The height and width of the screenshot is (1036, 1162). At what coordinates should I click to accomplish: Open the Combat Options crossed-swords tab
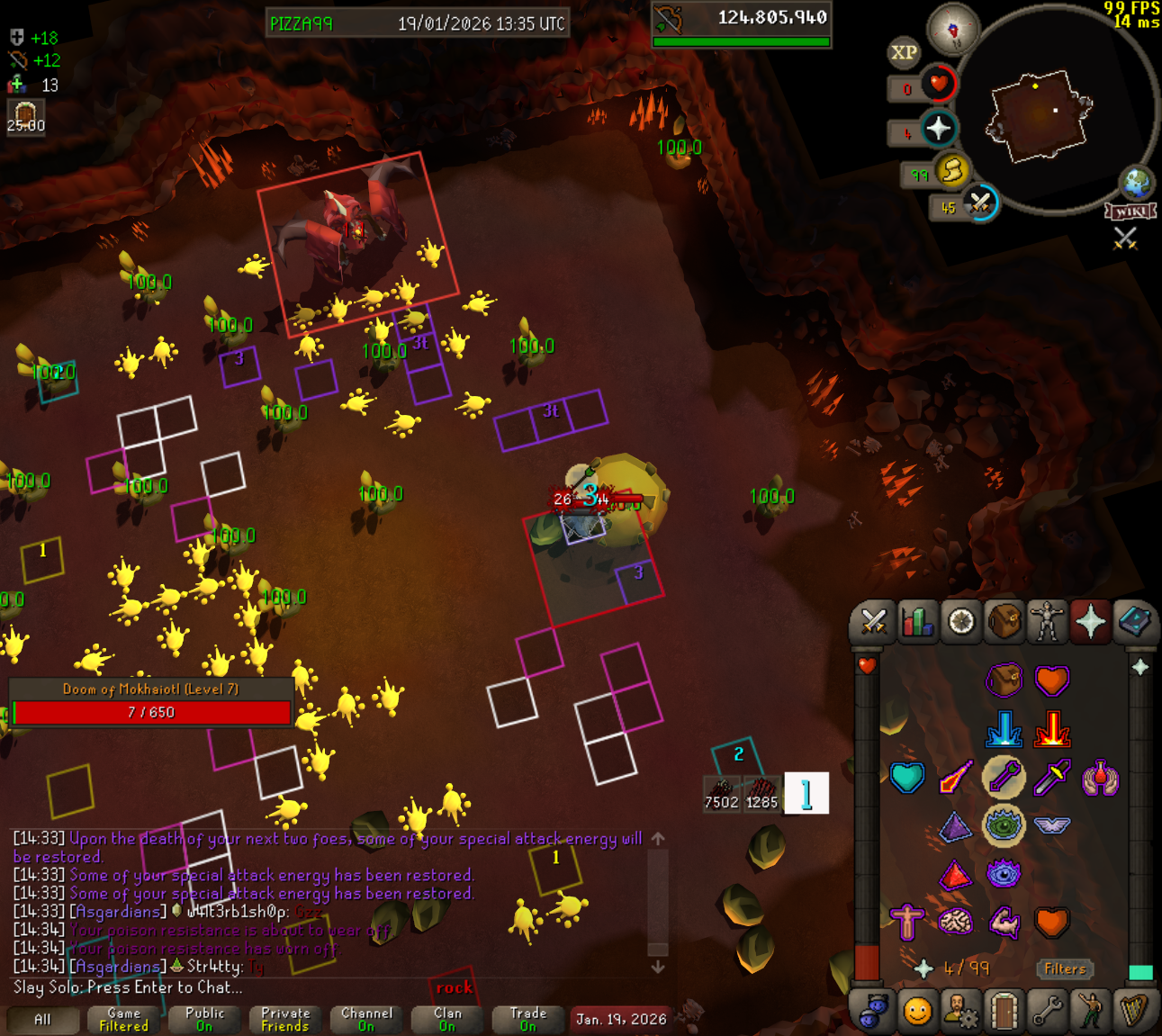[872, 622]
